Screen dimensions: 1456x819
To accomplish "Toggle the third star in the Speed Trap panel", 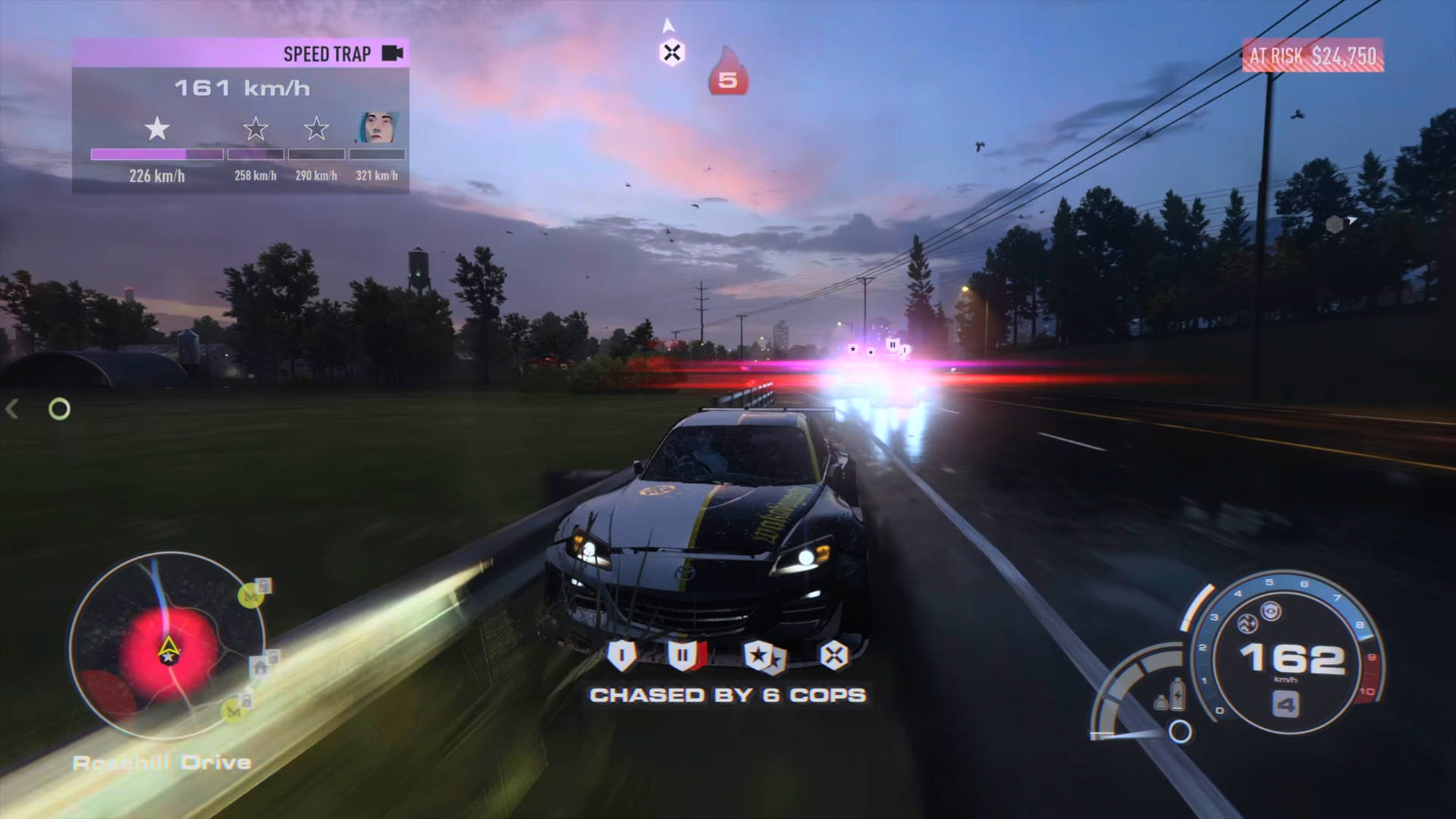I will tap(315, 129).
